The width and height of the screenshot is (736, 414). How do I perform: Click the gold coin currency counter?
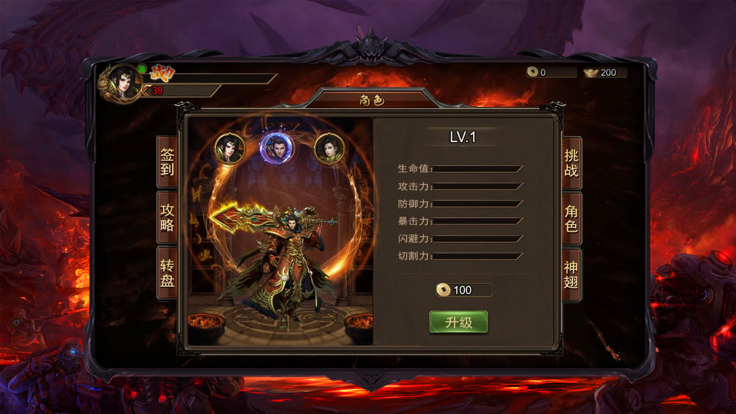(551, 72)
